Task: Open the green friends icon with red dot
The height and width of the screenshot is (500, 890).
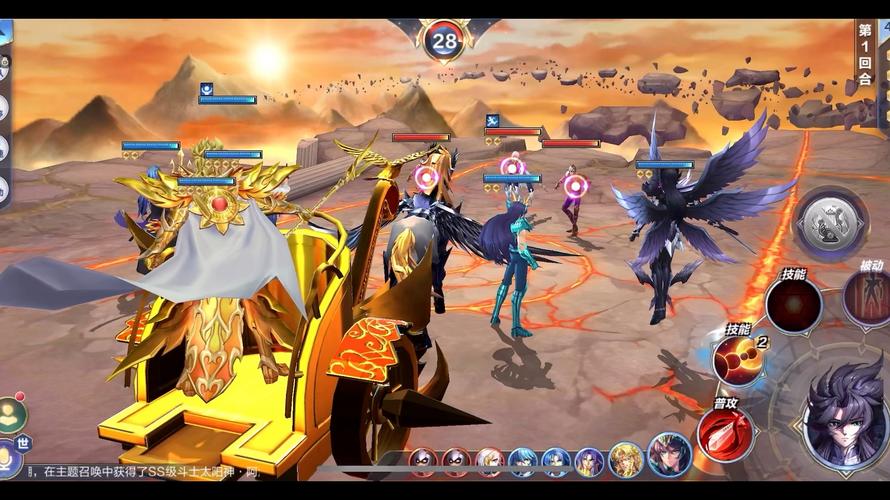Action: [12, 412]
